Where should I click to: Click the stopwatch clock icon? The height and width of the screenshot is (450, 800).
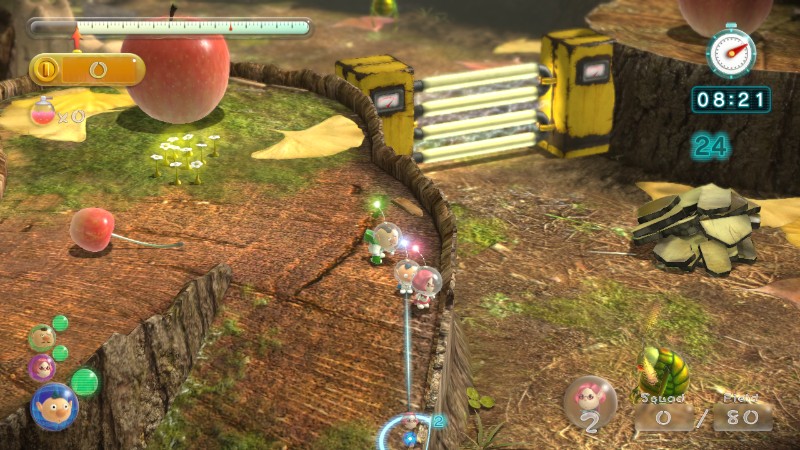pyautogui.click(x=730, y=51)
